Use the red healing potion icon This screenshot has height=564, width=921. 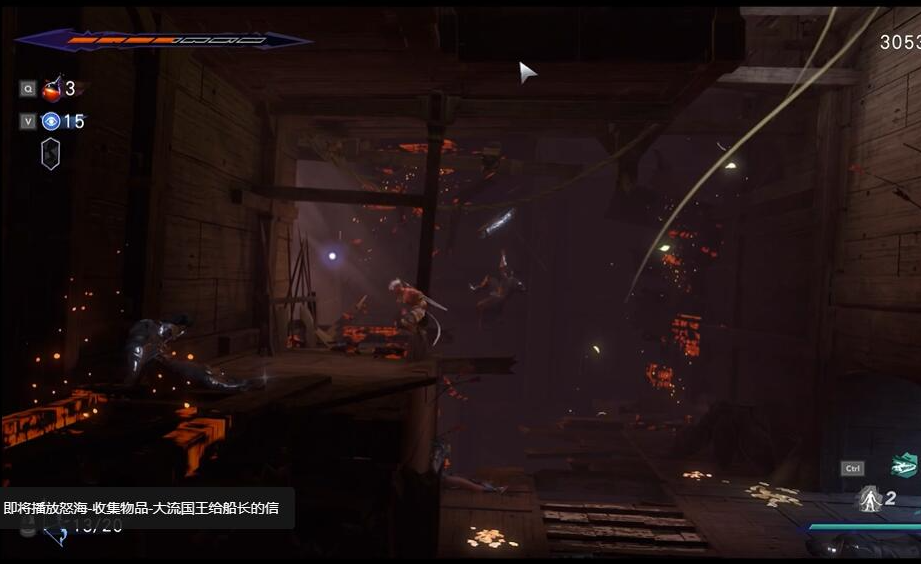pyautogui.click(x=52, y=89)
